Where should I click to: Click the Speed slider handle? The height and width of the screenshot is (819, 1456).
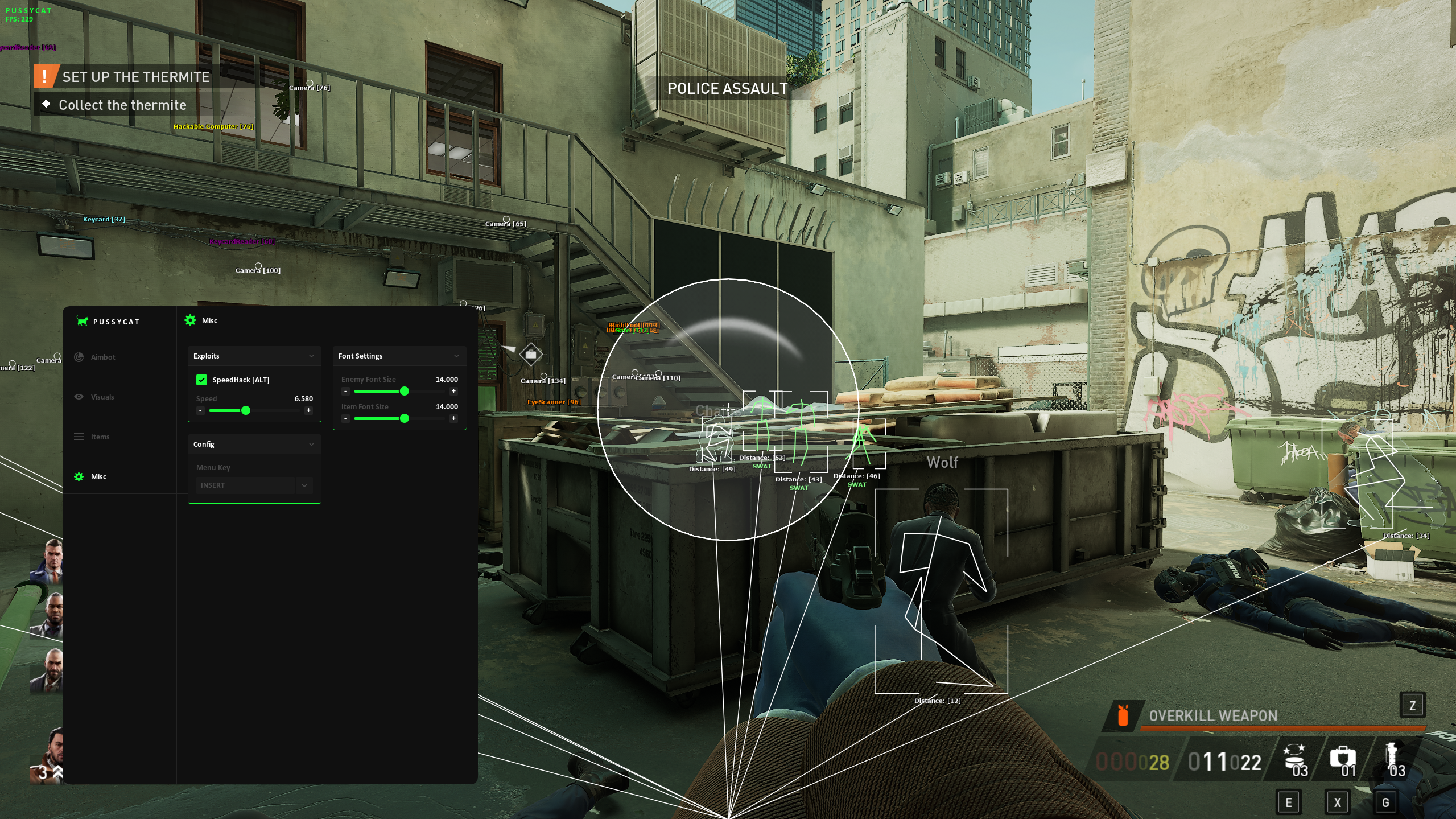[246, 410]
